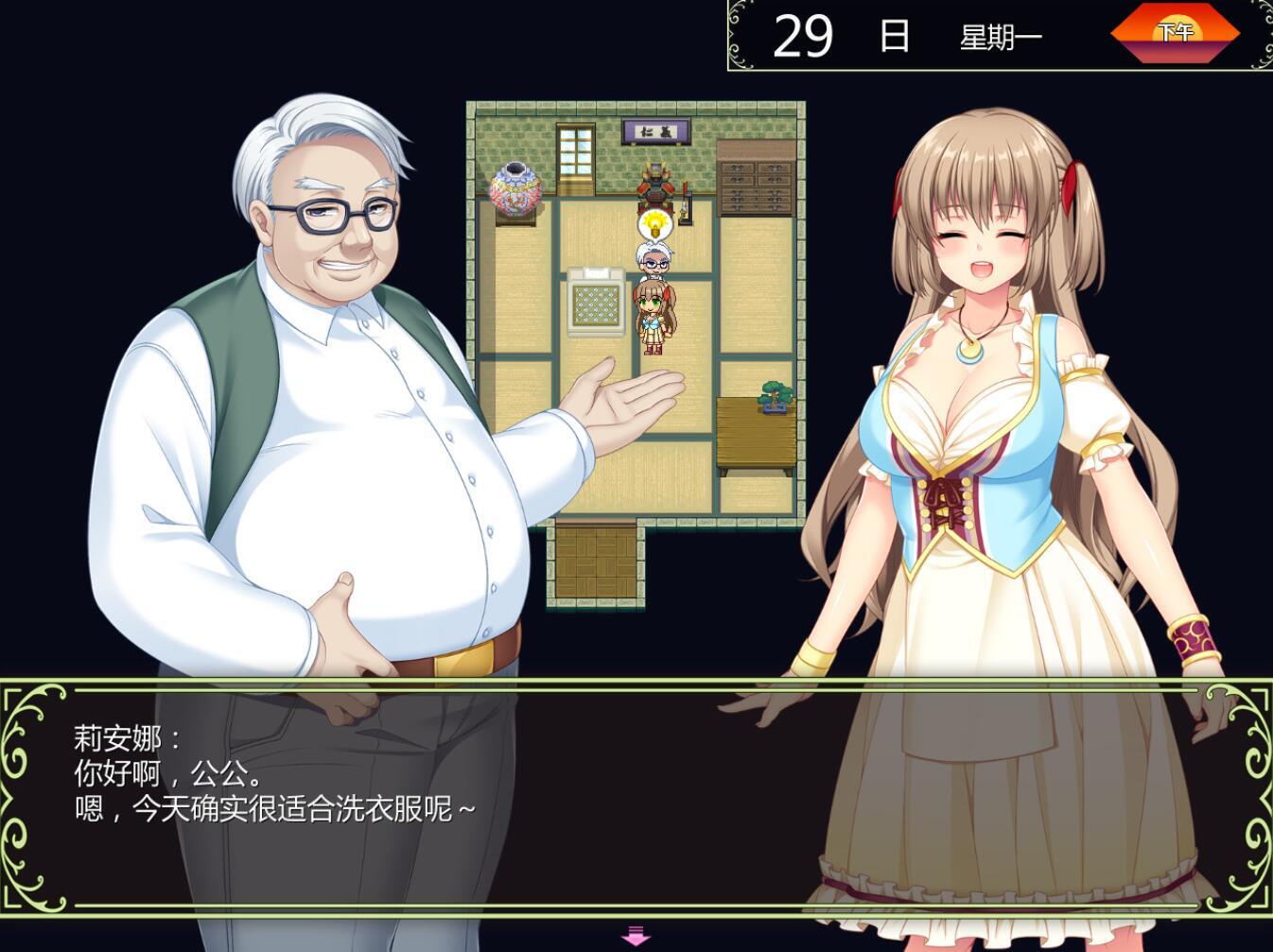Click the sunset afternoon time icon
The width and height of the screenshot is (1273, 952).
(1176, 31)
